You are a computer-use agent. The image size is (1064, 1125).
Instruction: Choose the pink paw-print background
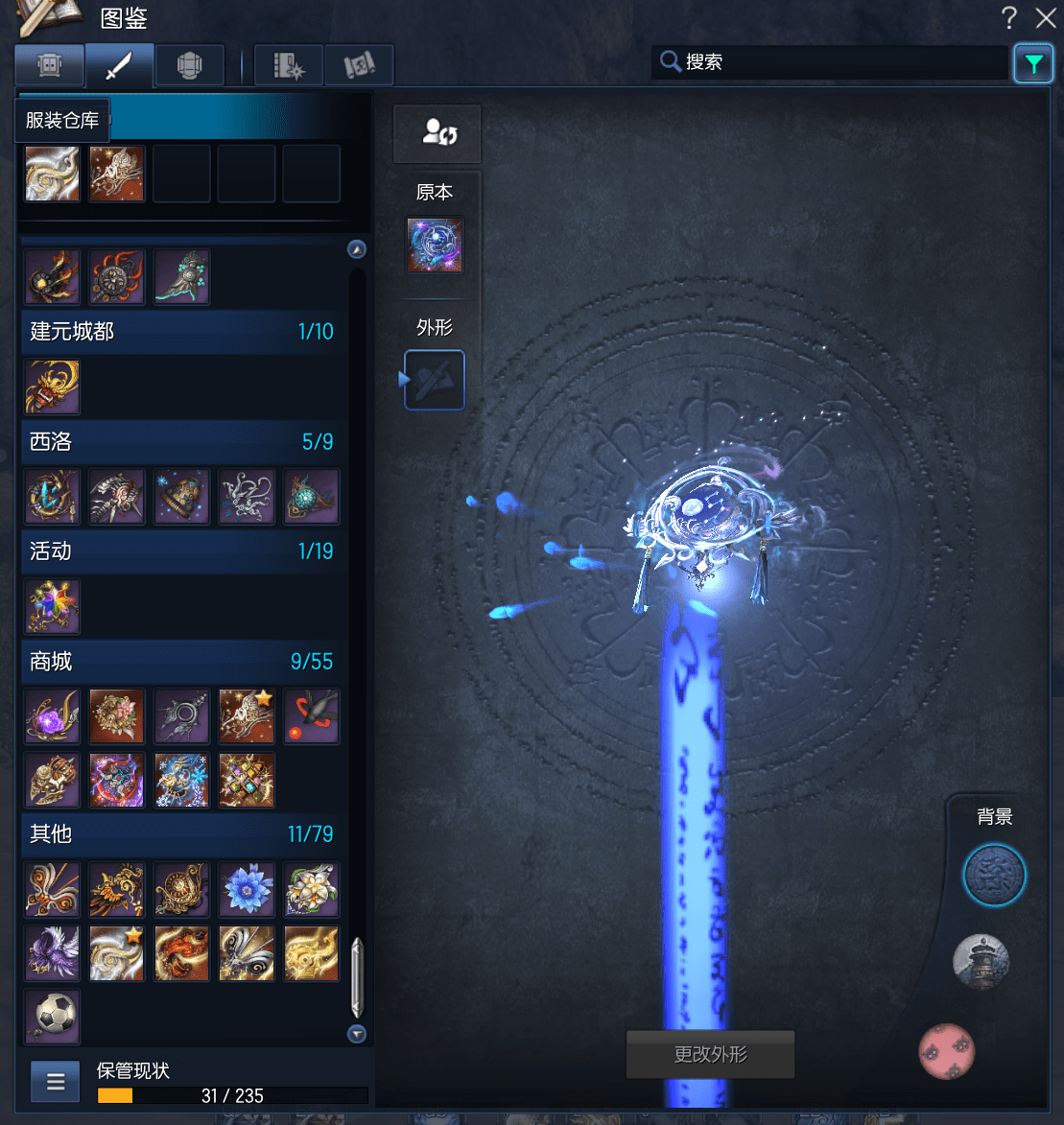(x=947, y=1051)
